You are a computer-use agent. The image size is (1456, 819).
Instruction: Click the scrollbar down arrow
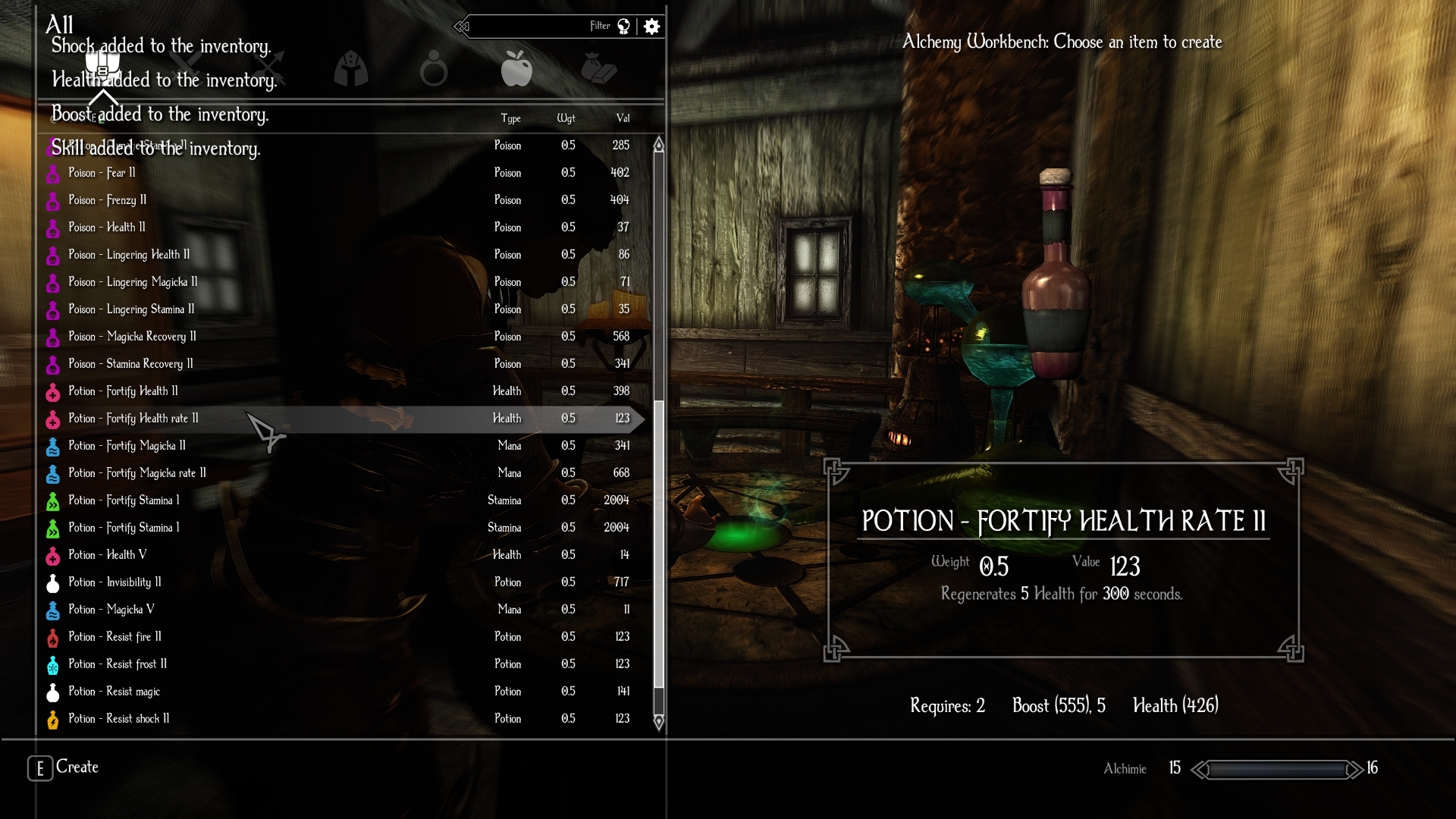659,722
